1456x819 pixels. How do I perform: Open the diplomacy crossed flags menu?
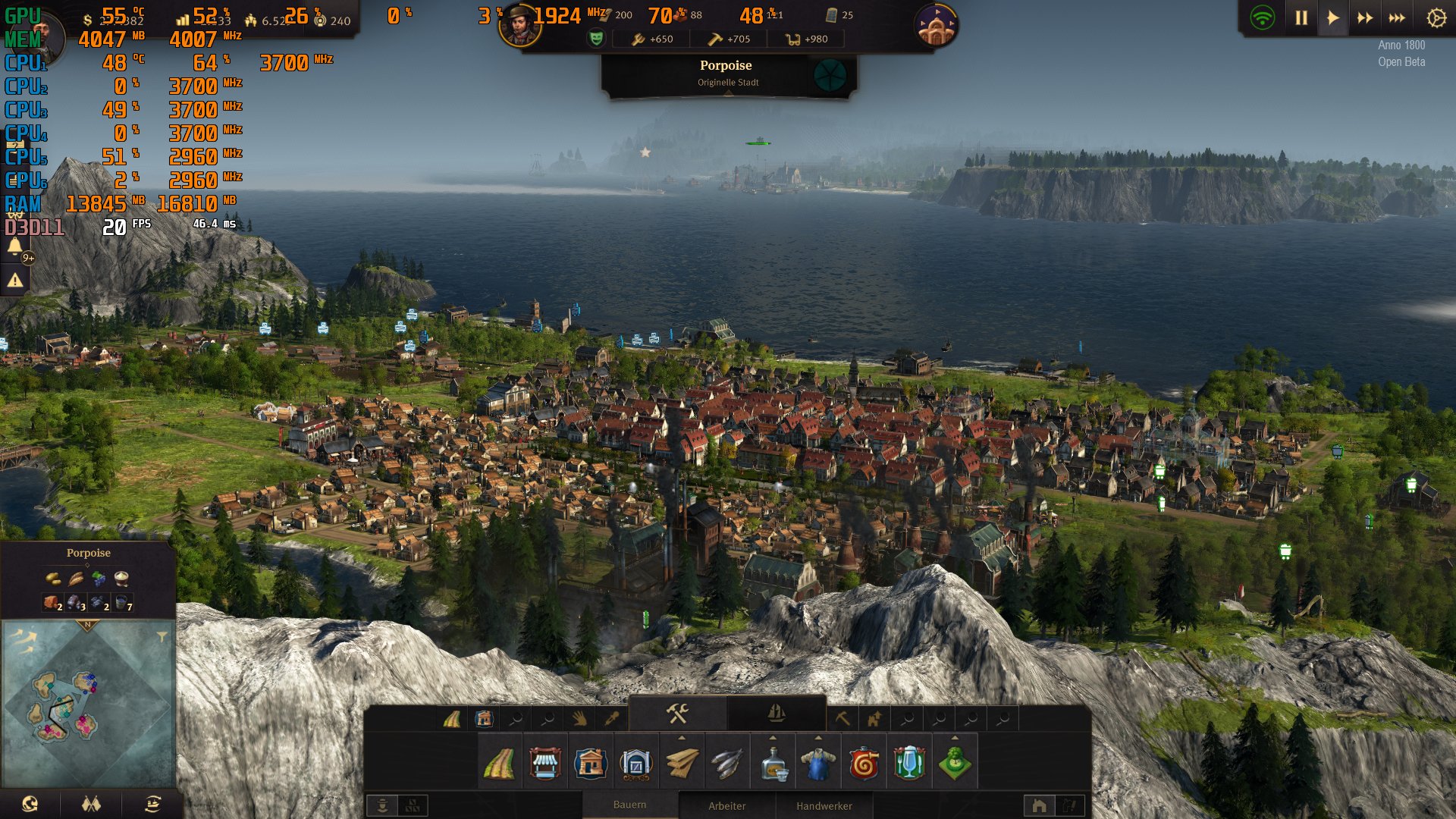(x=91, y=804)
